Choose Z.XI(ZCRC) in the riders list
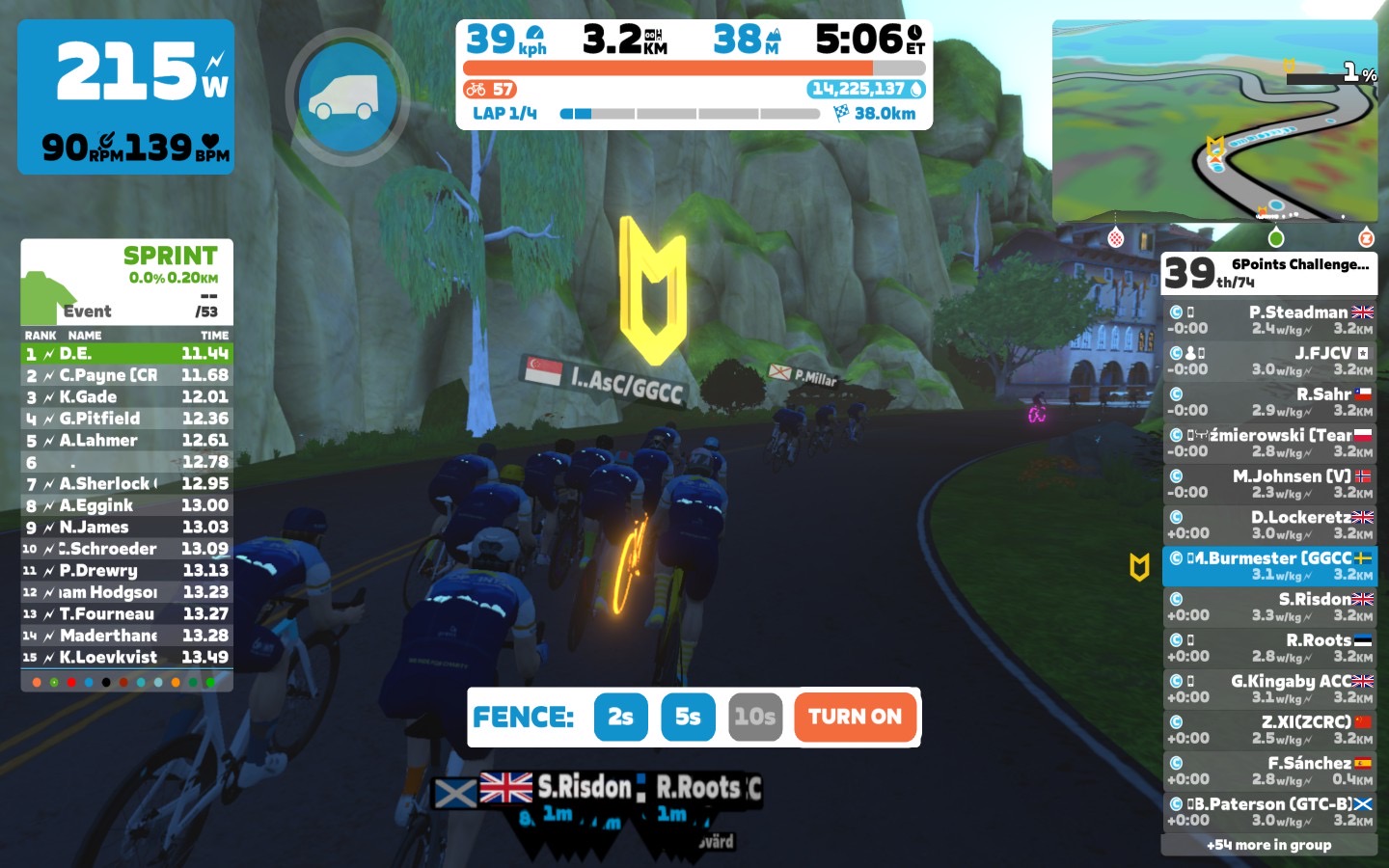The image size is (1389, 868). click(x=1268, y=730)
